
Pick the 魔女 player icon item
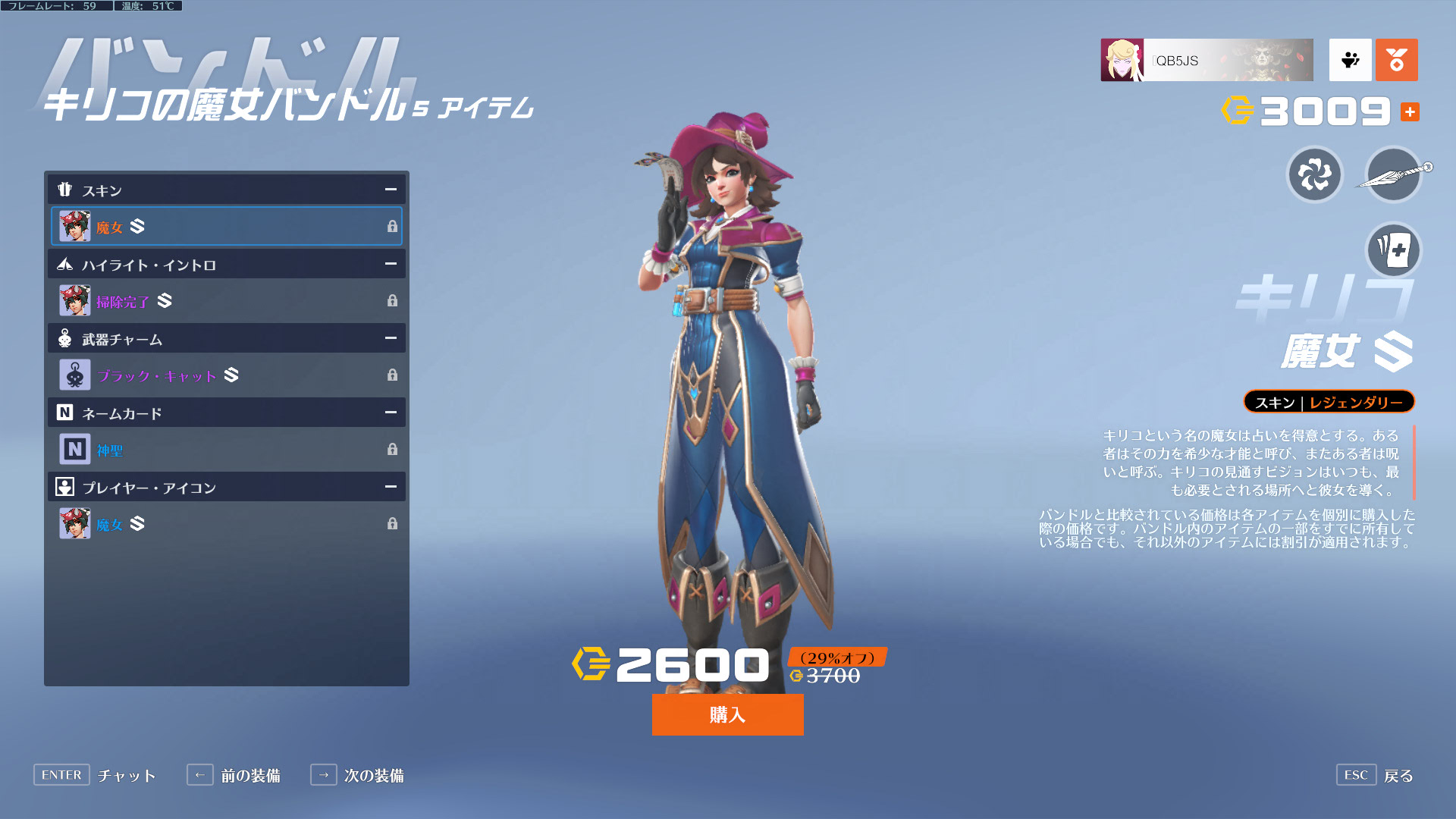226,523
